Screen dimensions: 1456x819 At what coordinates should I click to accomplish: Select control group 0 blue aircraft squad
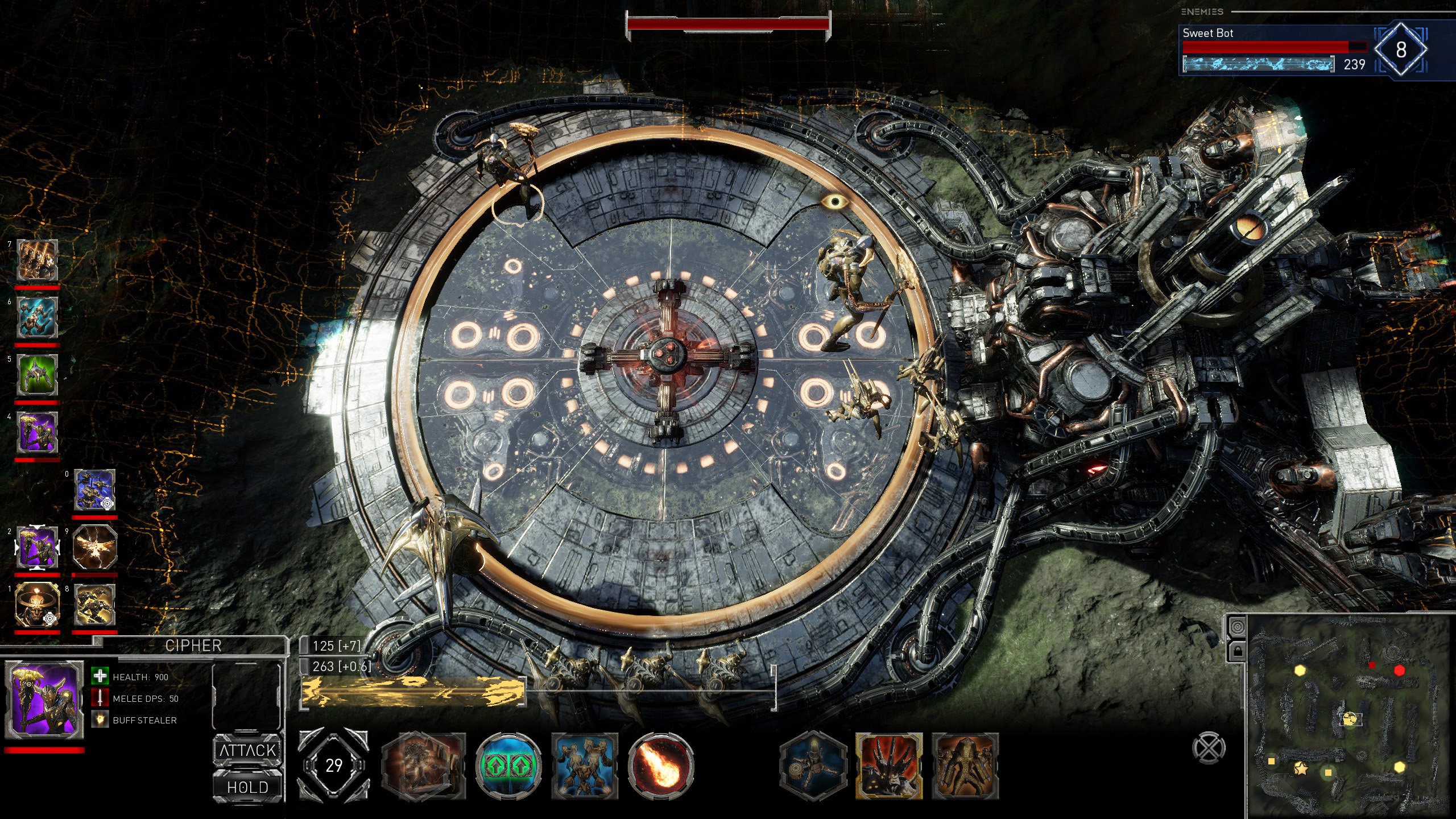click(94, 490)
